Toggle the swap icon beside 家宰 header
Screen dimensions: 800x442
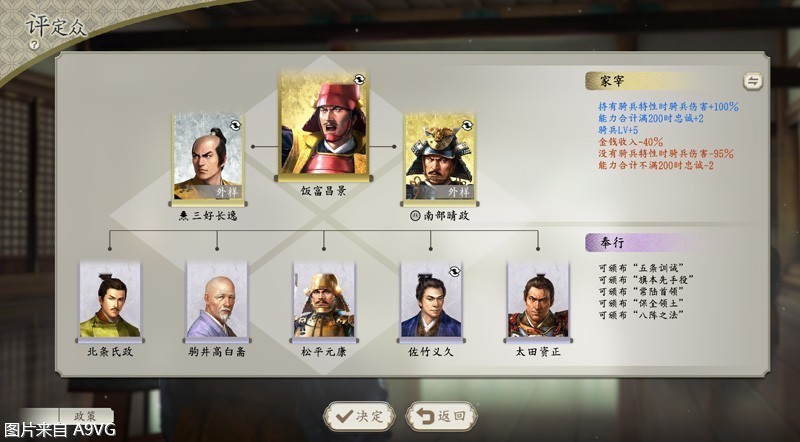tap(752, 82)
